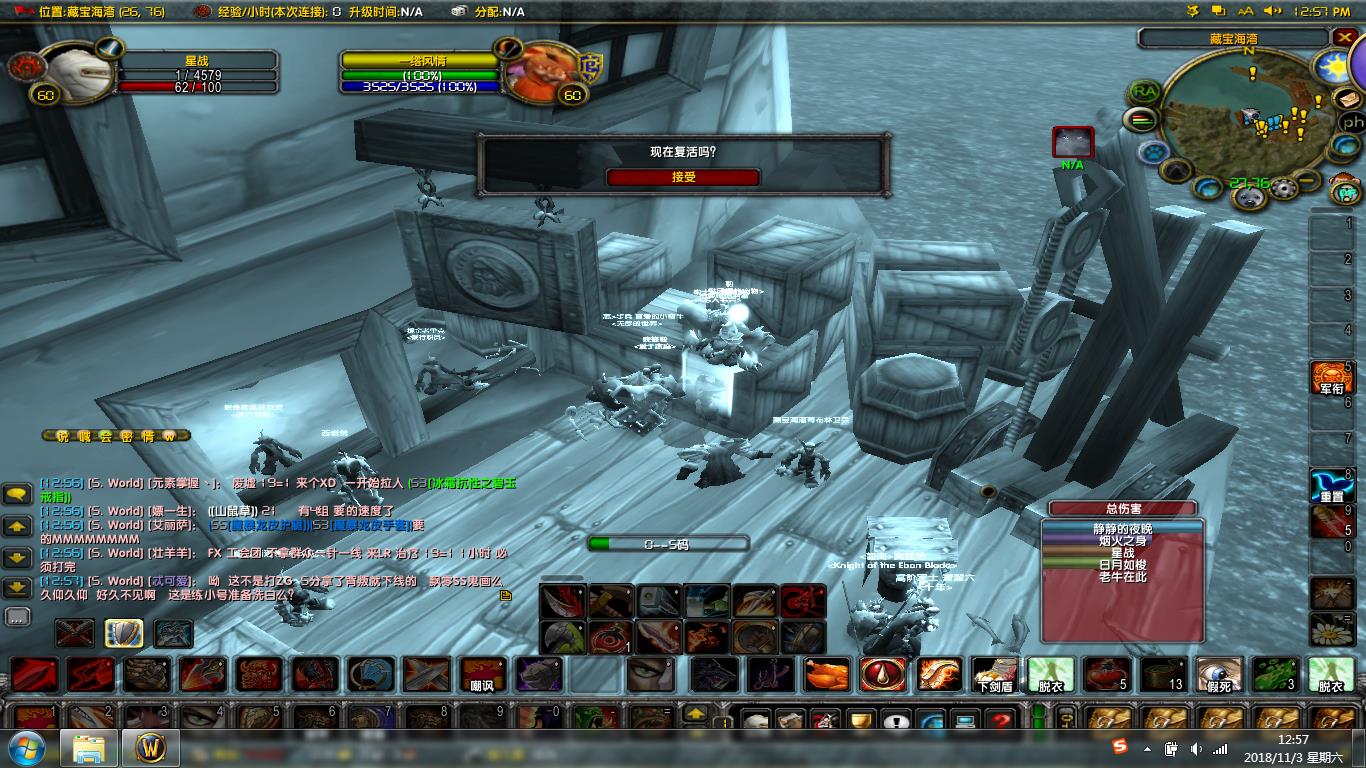This screenshot has height=768, width=1366.
Task: Click the 重置 reset button on the side bar
Action: click(1331, 485)
